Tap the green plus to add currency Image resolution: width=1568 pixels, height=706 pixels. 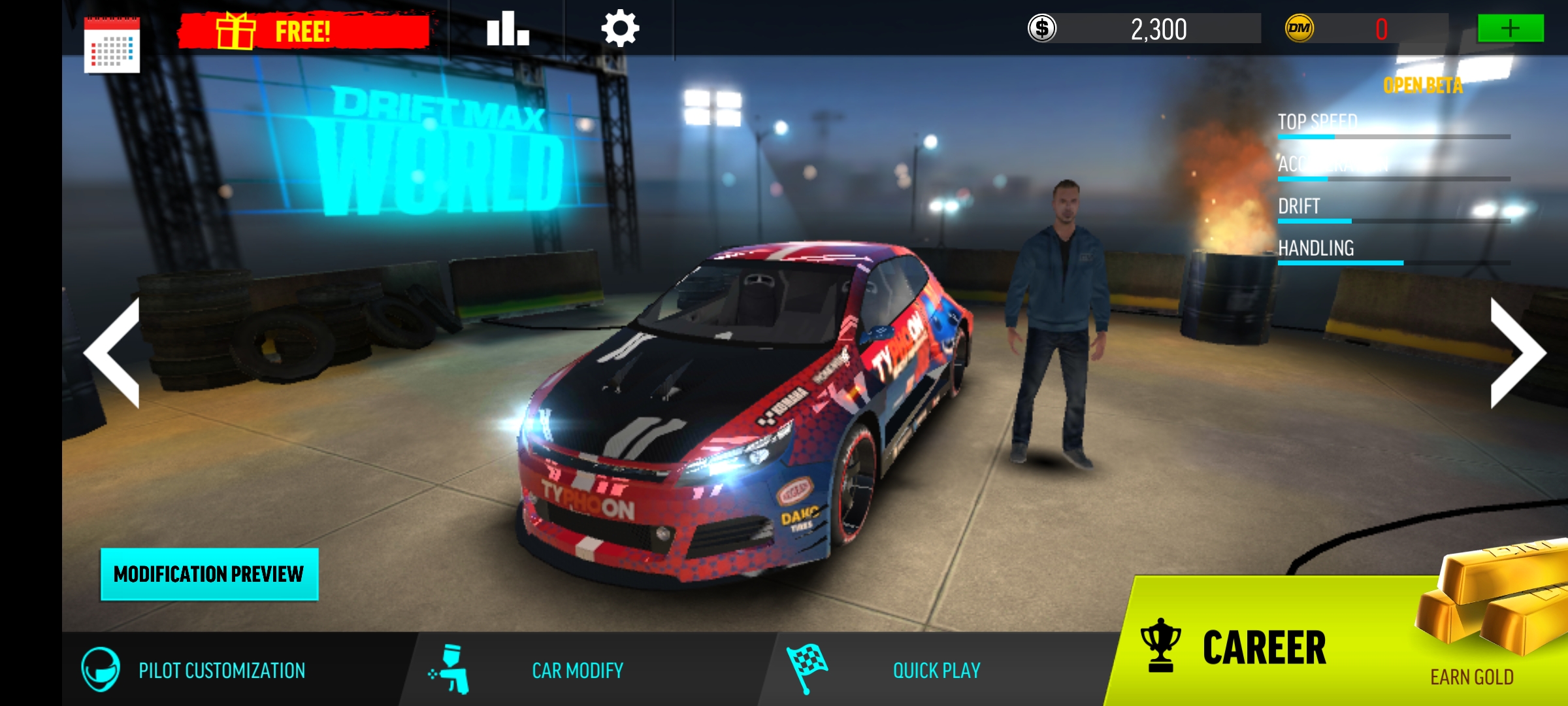click(1510, 29)
